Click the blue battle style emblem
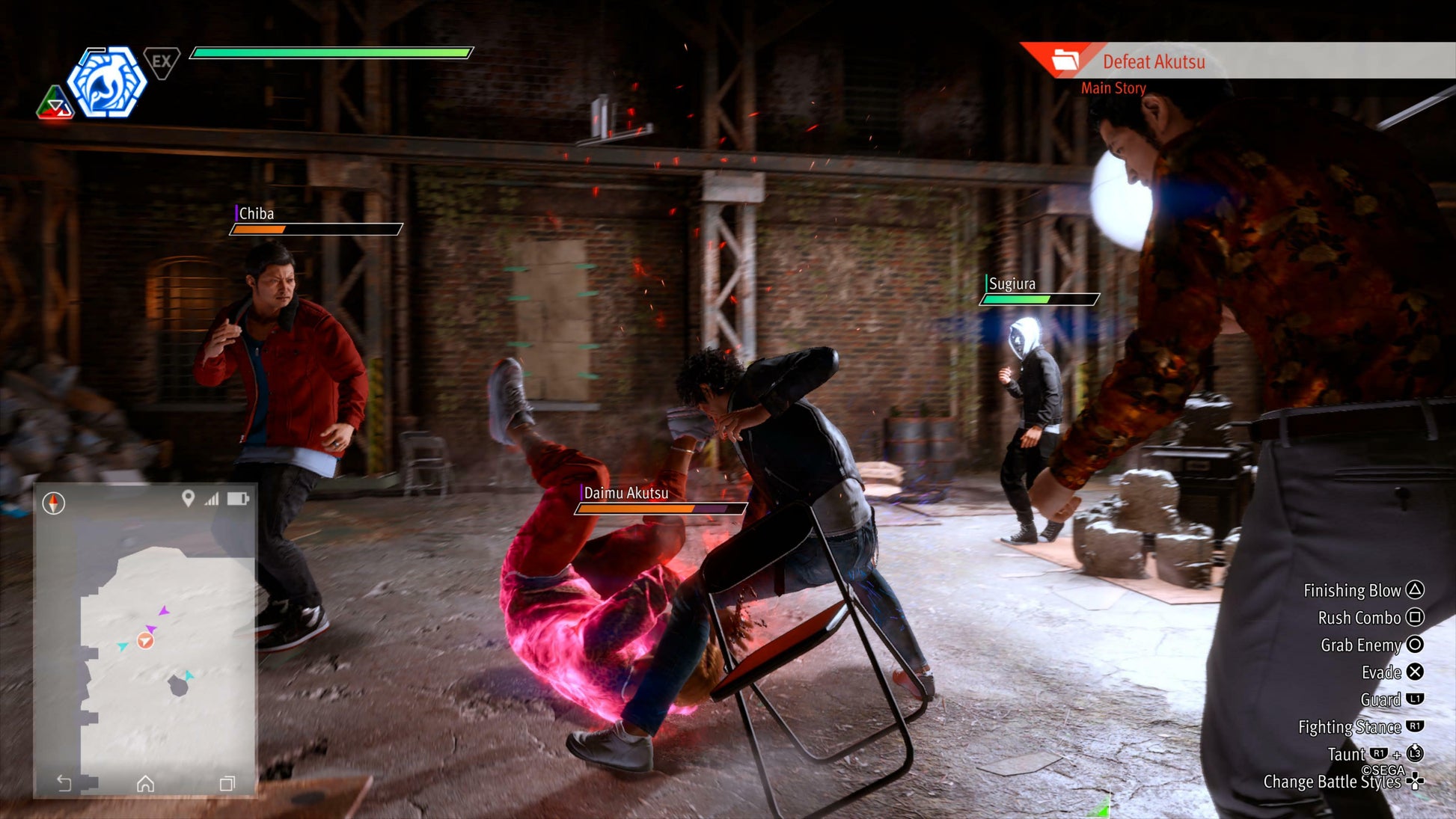The height and width of the screenshot is (819, 1456). (x=107, y=82)
